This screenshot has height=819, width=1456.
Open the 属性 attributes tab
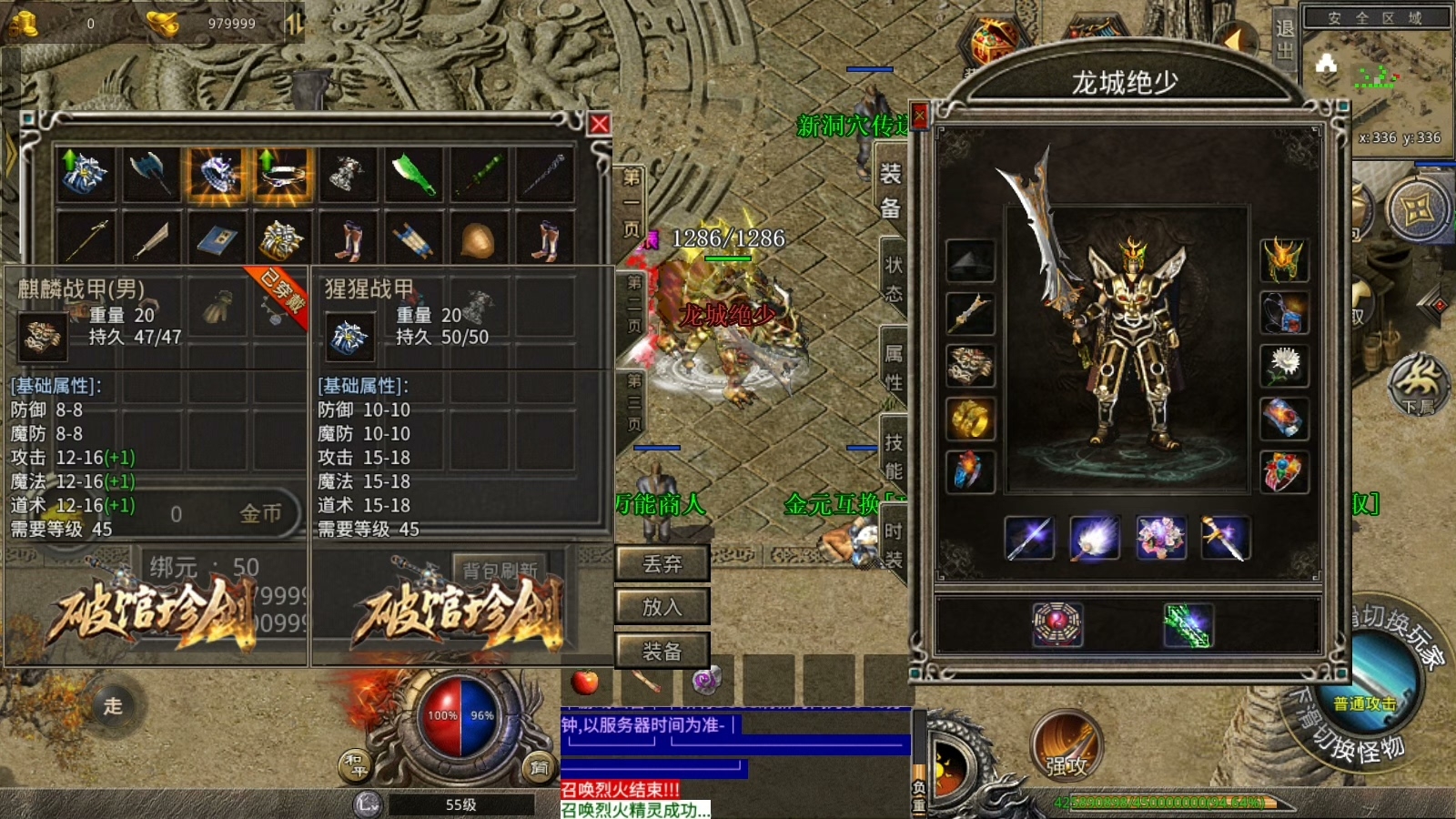(x=893, y=367)
